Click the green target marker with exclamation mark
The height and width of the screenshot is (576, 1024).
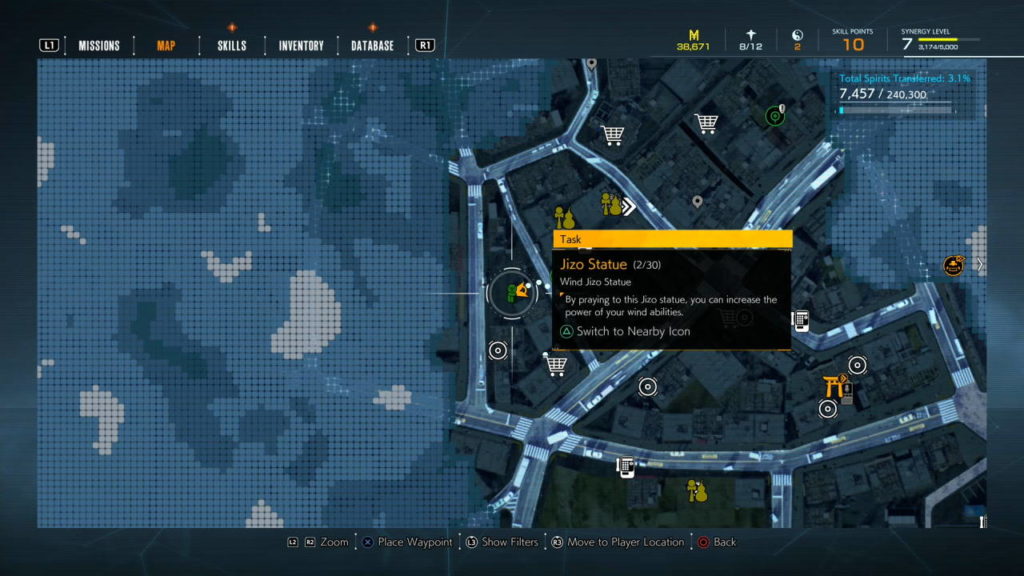point(775,116)
